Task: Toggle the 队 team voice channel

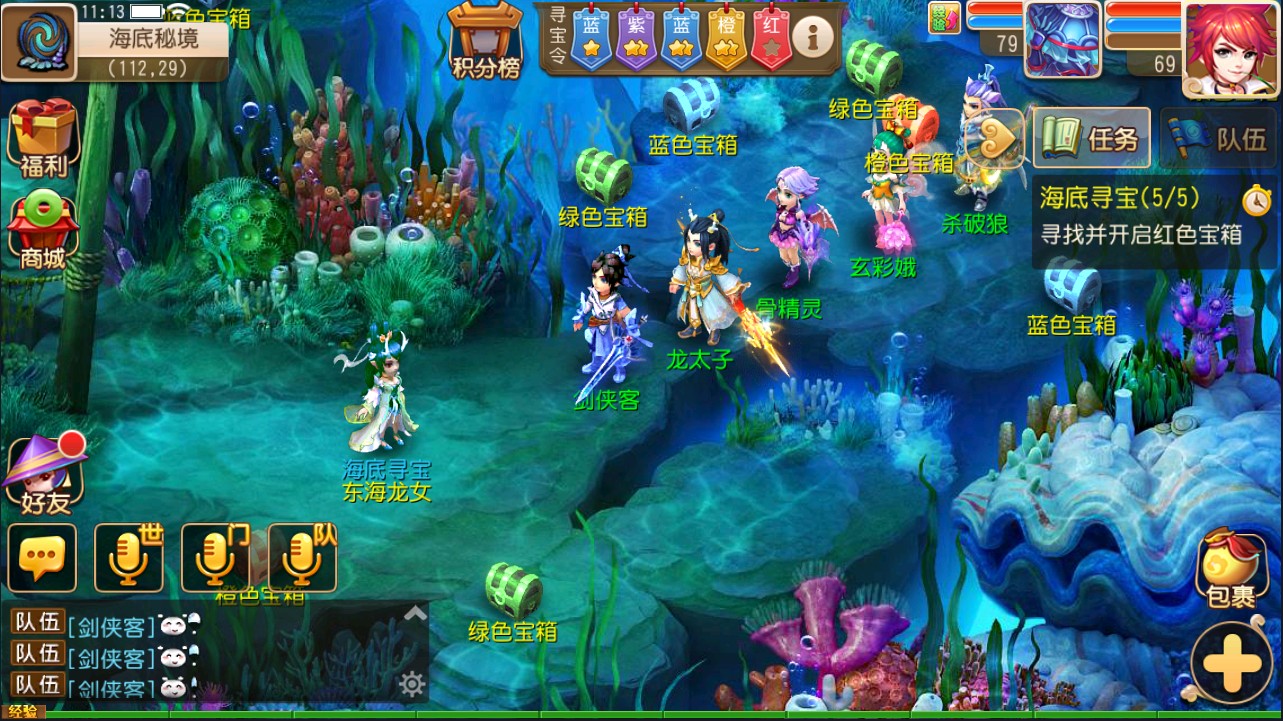Action: pyautogui.click(x=301, y=557)
